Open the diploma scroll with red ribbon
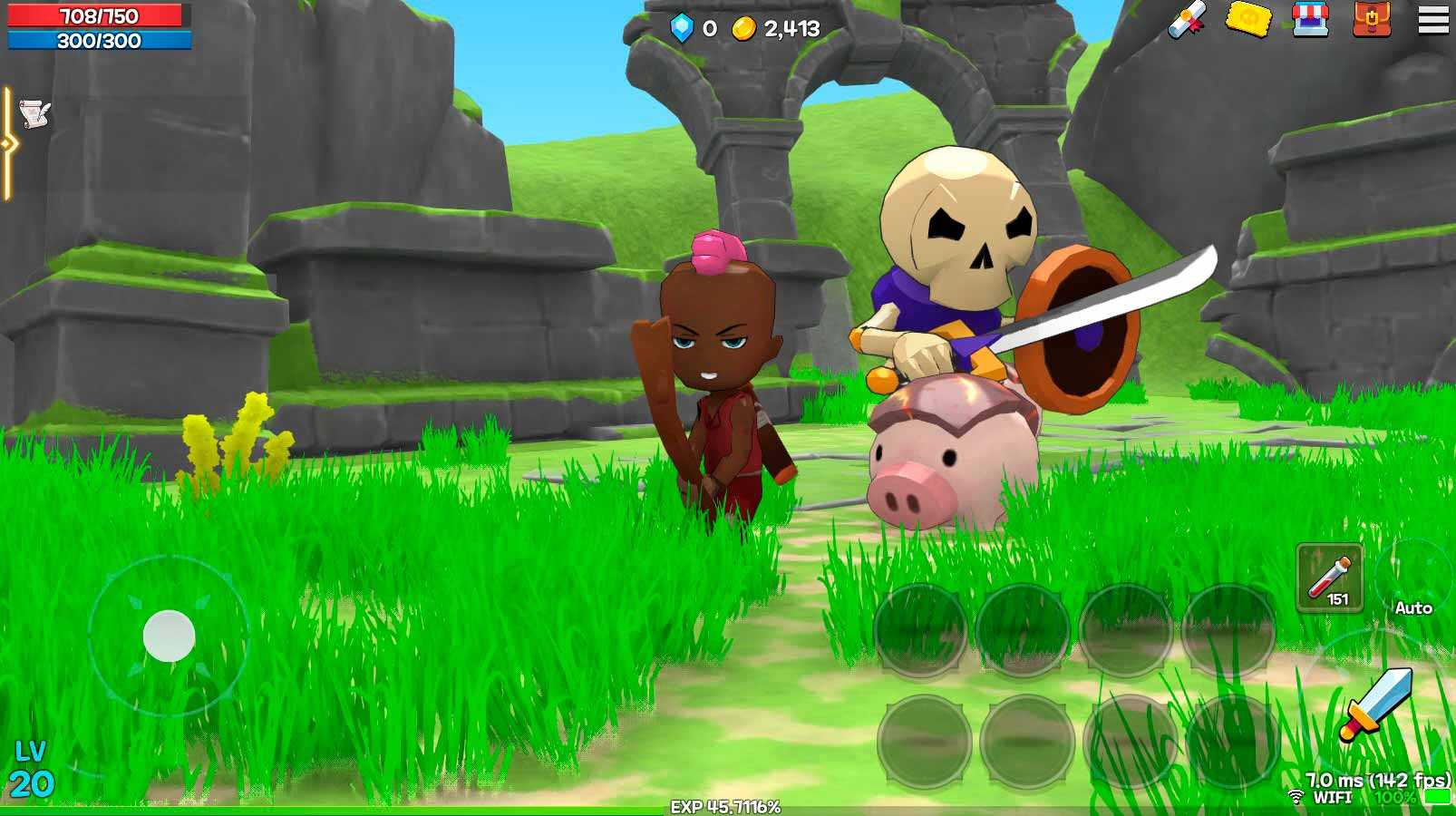 point(1187,19)
